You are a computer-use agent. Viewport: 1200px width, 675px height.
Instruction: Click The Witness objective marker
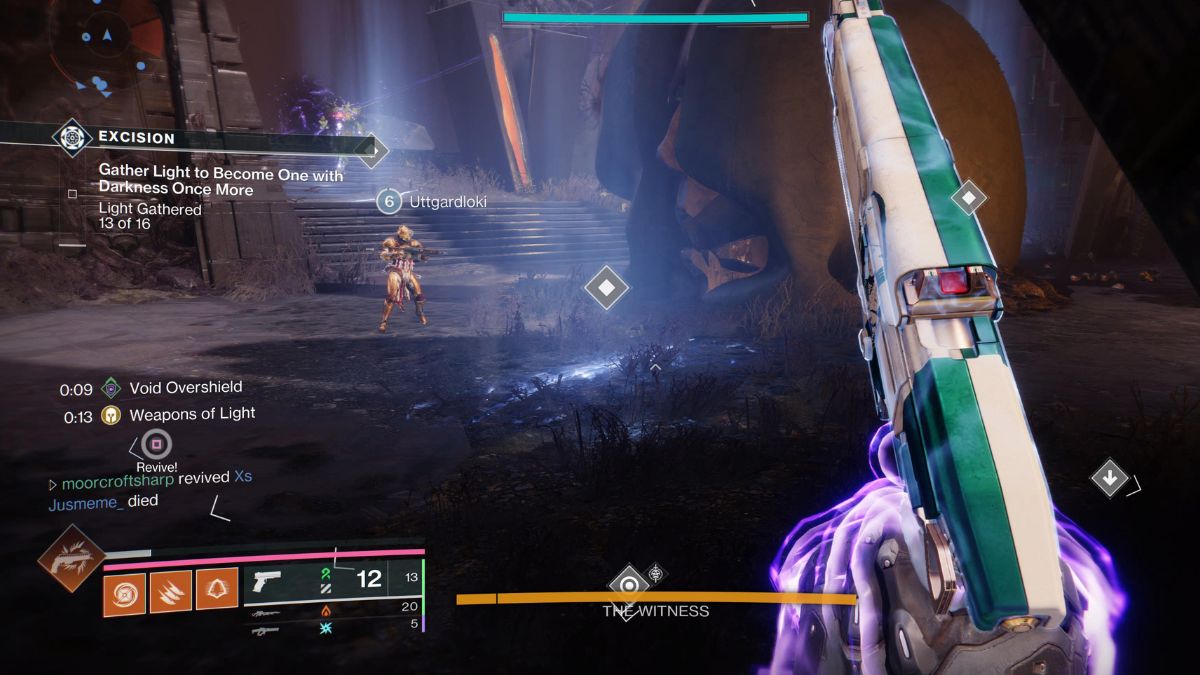628,585
